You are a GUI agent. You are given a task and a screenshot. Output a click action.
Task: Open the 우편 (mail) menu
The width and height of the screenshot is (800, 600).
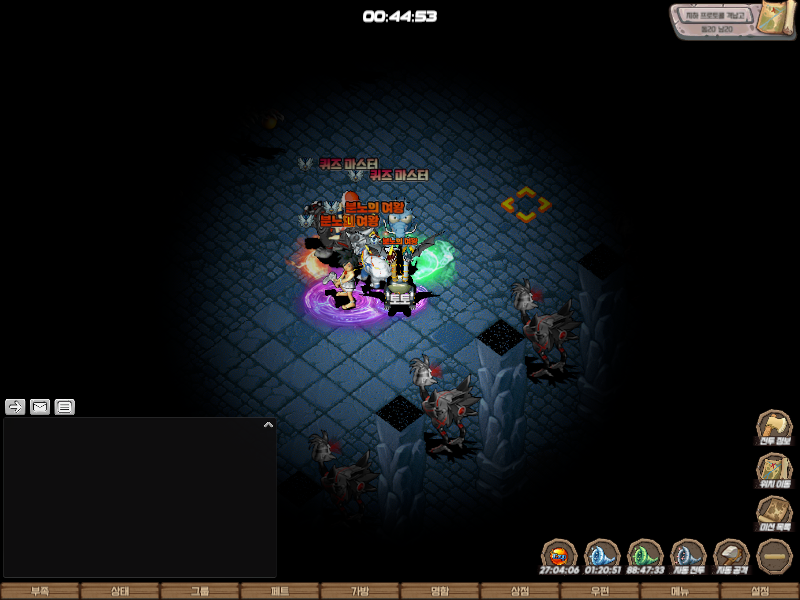coord(600,591)
